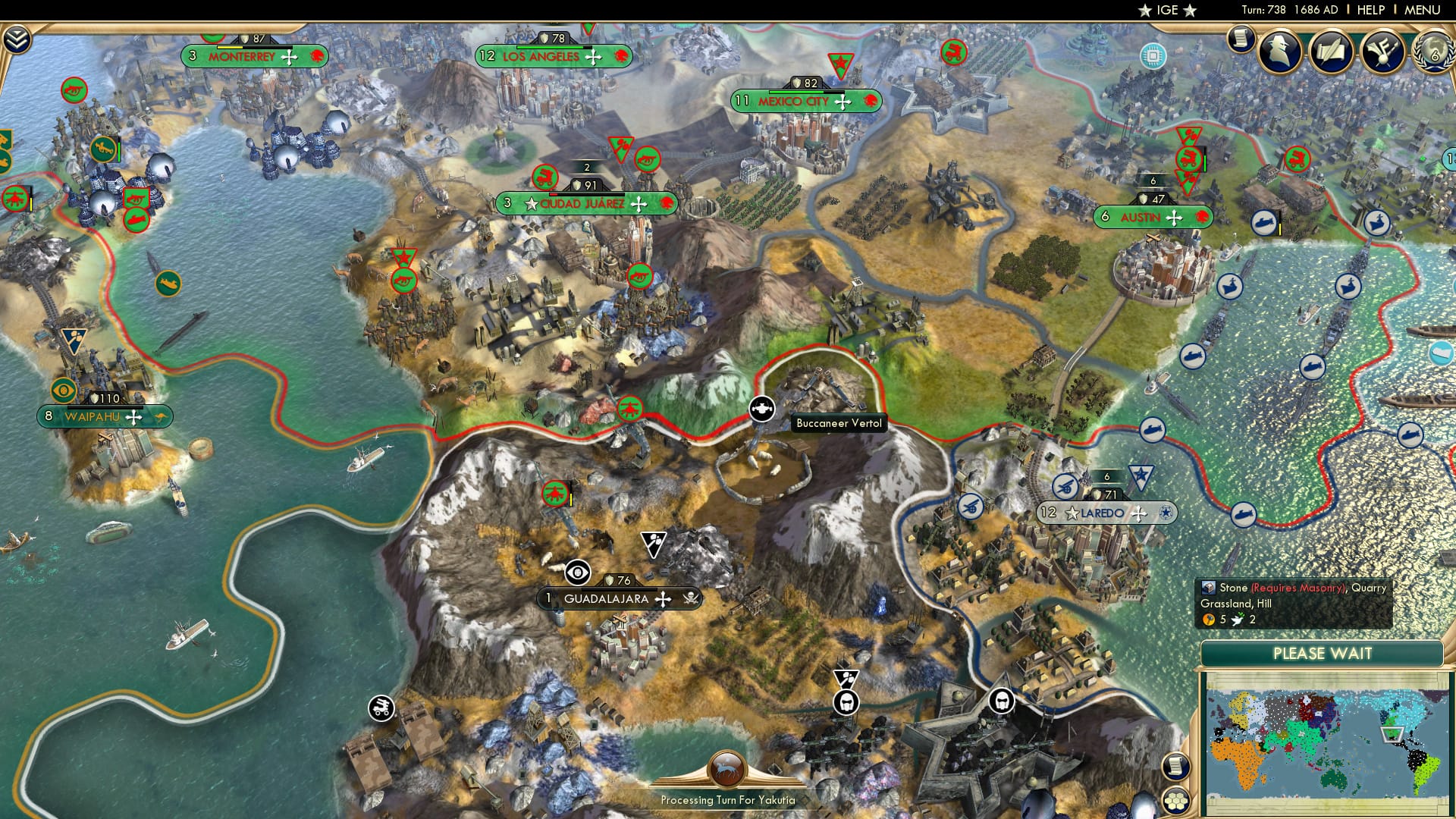Open the Diplomacy Overview quill-and-scroll icon
The height and width of the screenshot is (819, 1456).
point(1332,52)
